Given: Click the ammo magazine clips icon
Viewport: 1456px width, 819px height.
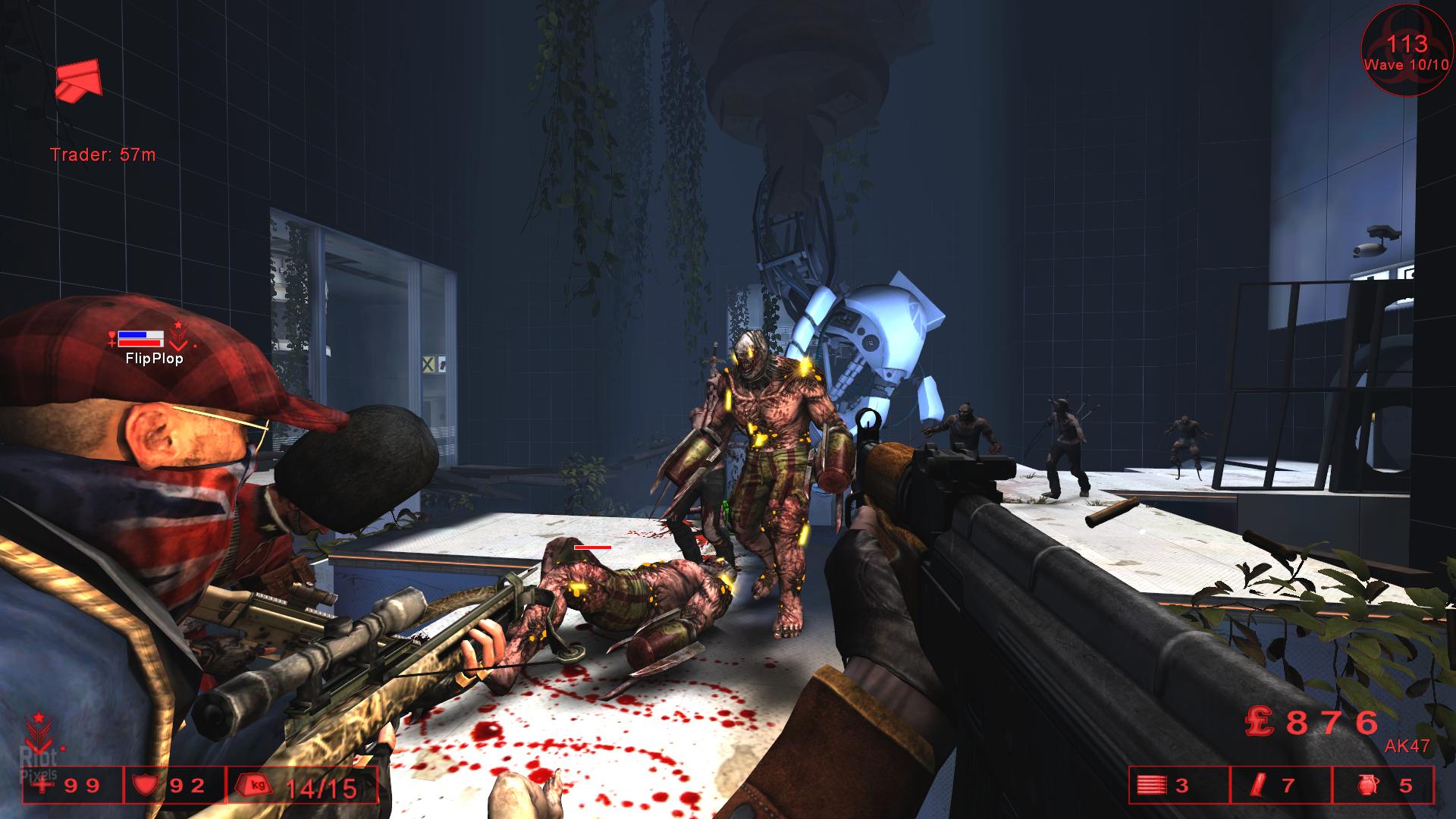Looking at the screenshot, I should click(x=1151, y=786).
